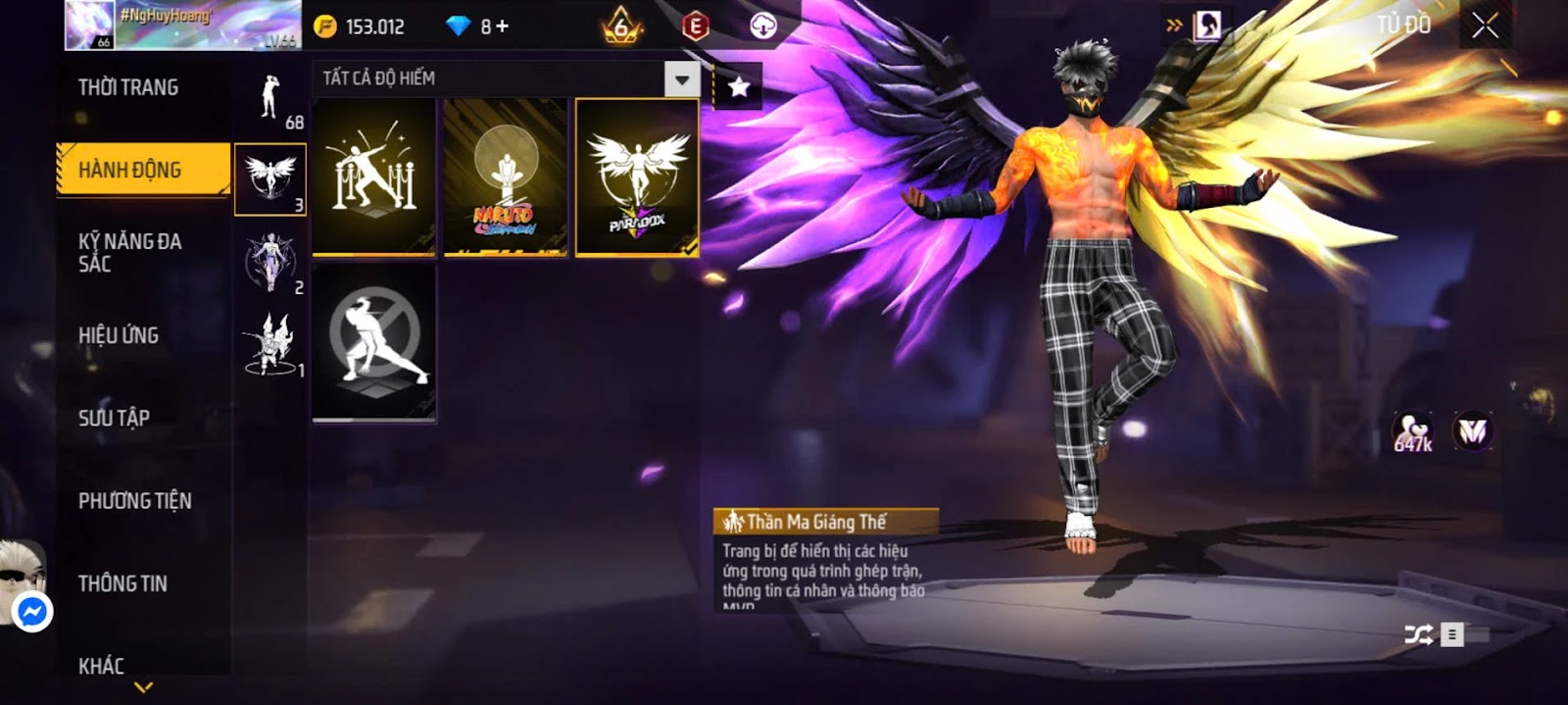Viewport: 1568px width, 705px height.
Task: Open the Messenger chat bubble
Action: pos(32,613)
